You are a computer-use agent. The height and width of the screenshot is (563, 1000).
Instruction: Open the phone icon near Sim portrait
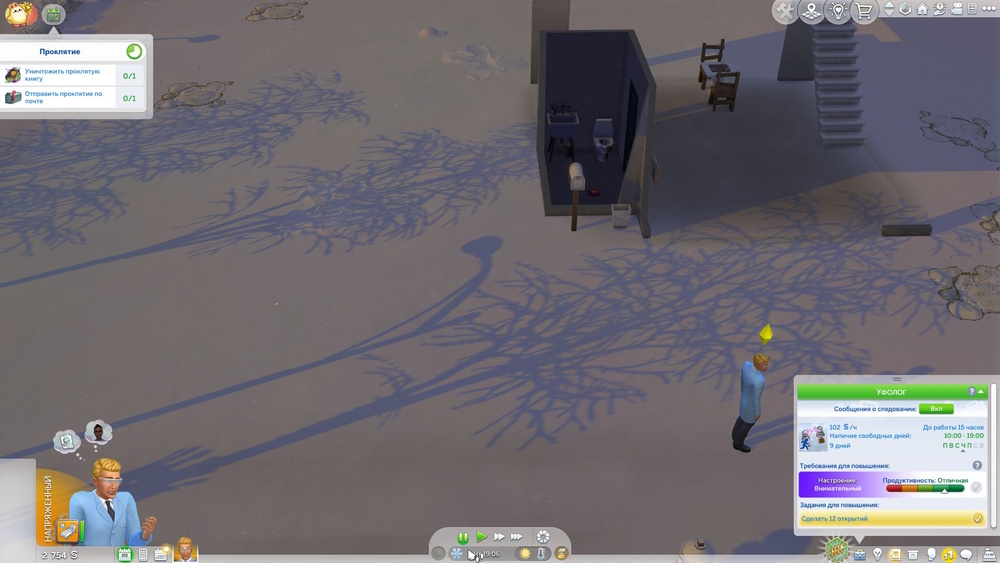[143, 555]
